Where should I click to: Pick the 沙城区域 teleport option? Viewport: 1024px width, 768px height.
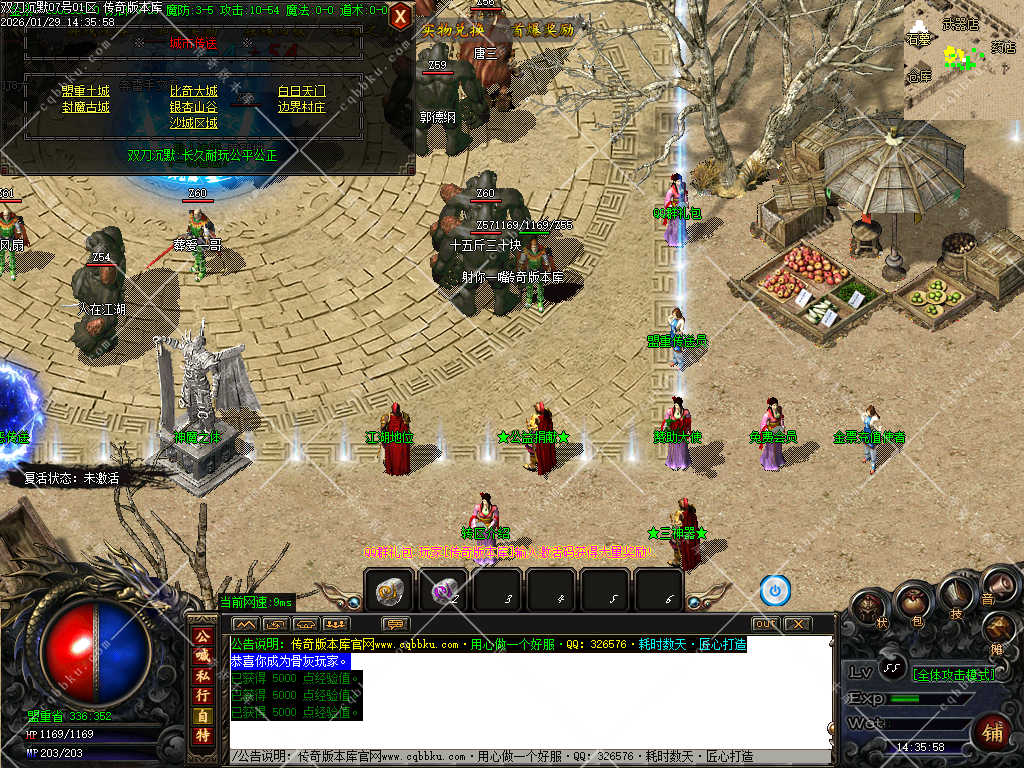click(x=193, y=123)
